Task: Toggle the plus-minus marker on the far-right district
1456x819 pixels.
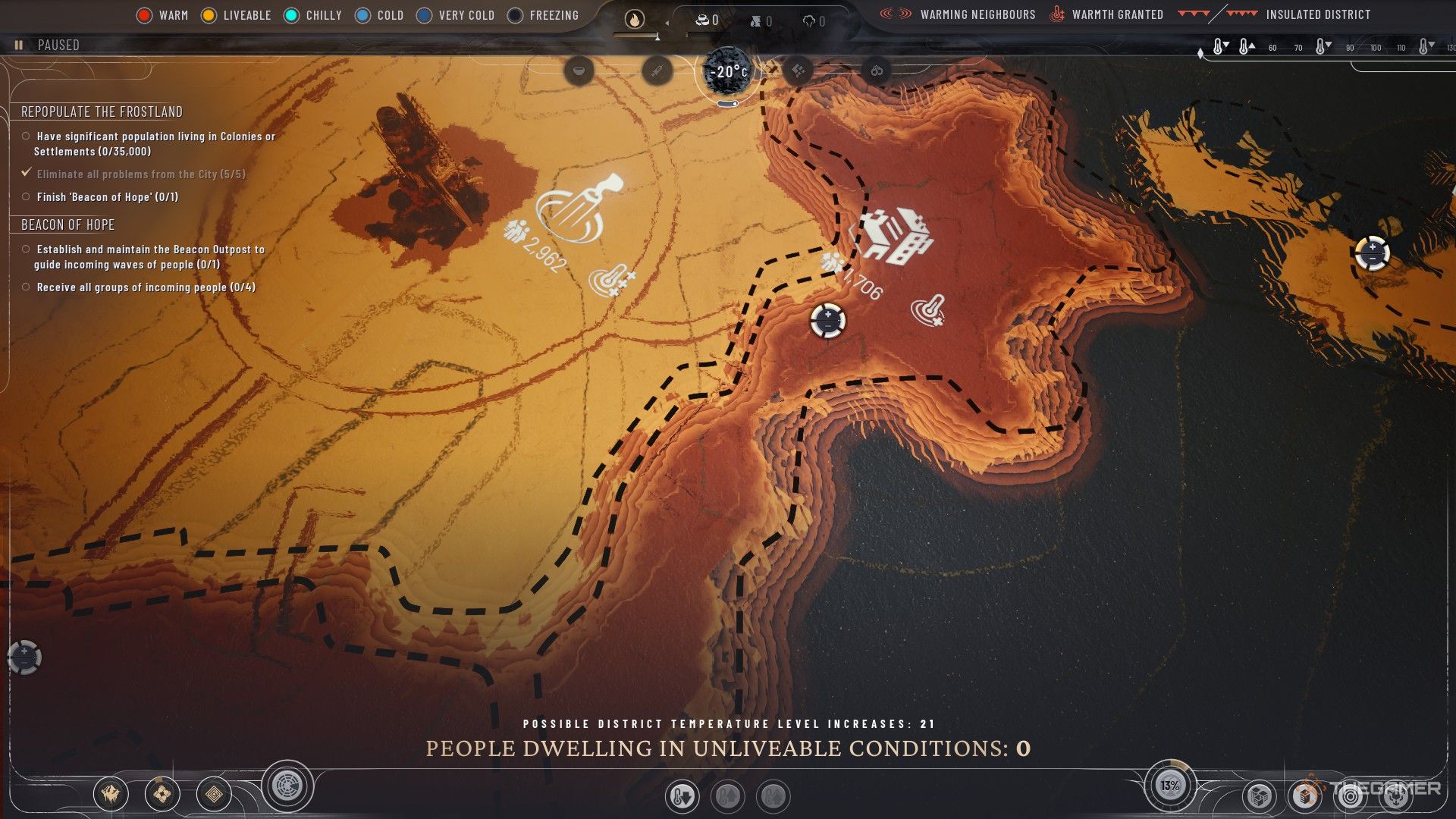Action: pos(1372,253)
